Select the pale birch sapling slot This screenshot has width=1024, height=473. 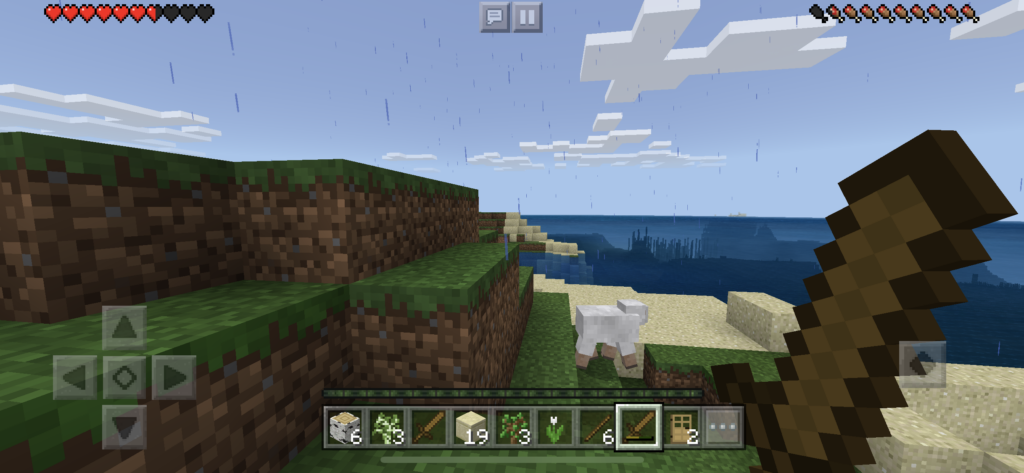click(x=385, y=428)
